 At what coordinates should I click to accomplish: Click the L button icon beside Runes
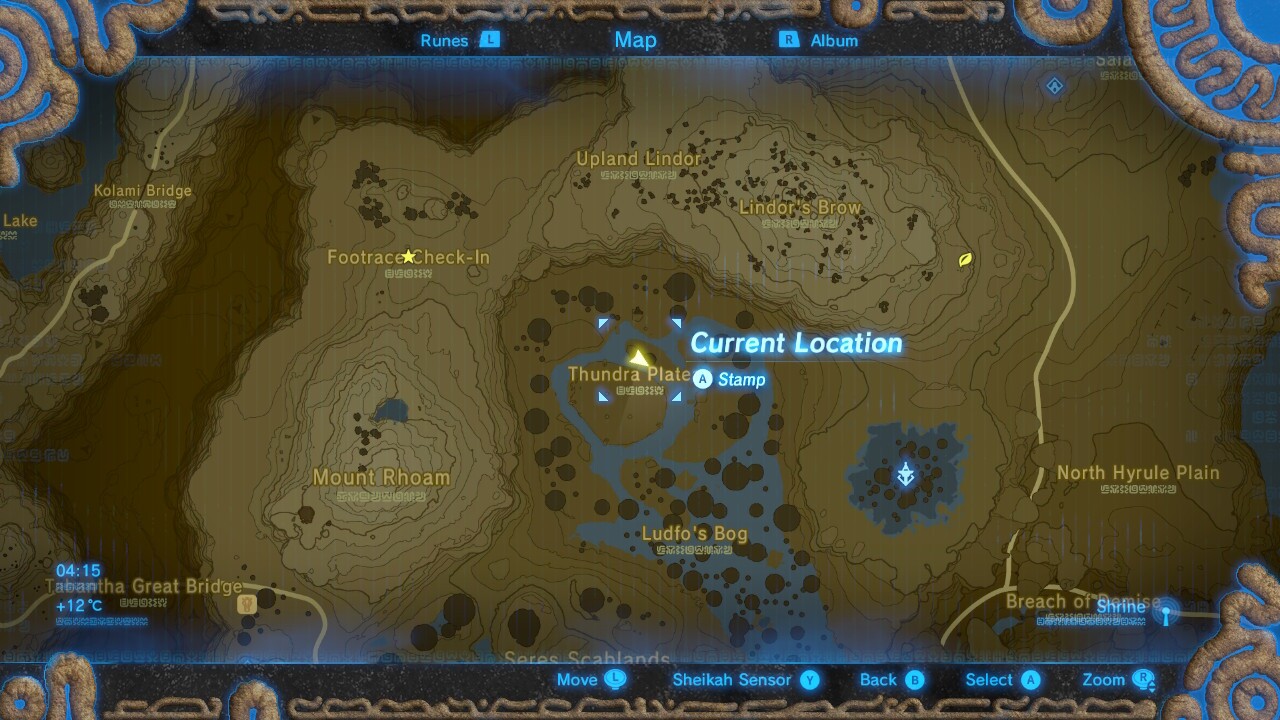(x=489, y=41)
